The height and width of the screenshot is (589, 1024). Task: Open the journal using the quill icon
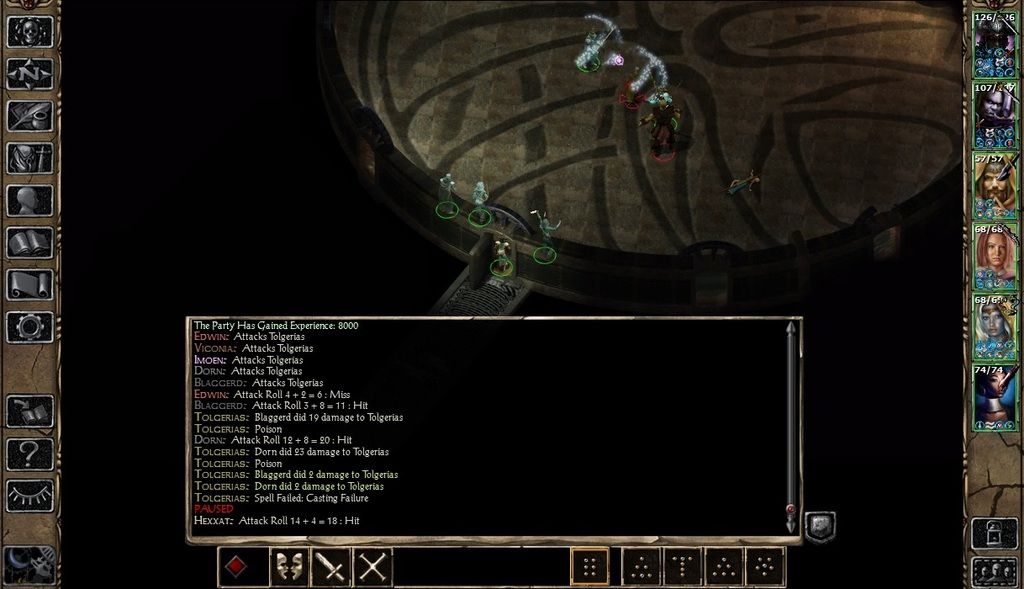(x=29, y=115)
